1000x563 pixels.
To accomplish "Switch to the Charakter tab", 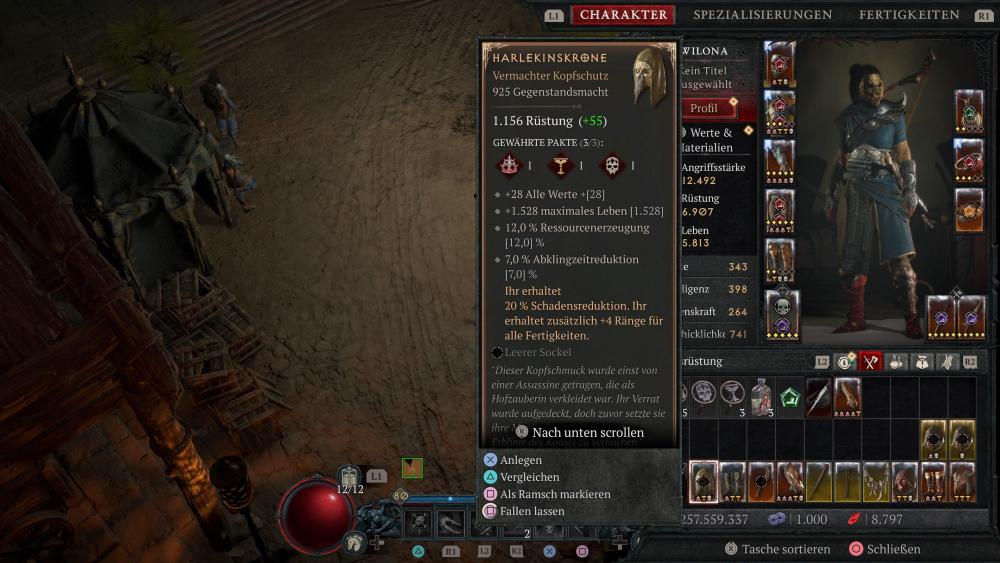I will click(x=623, y=15).
